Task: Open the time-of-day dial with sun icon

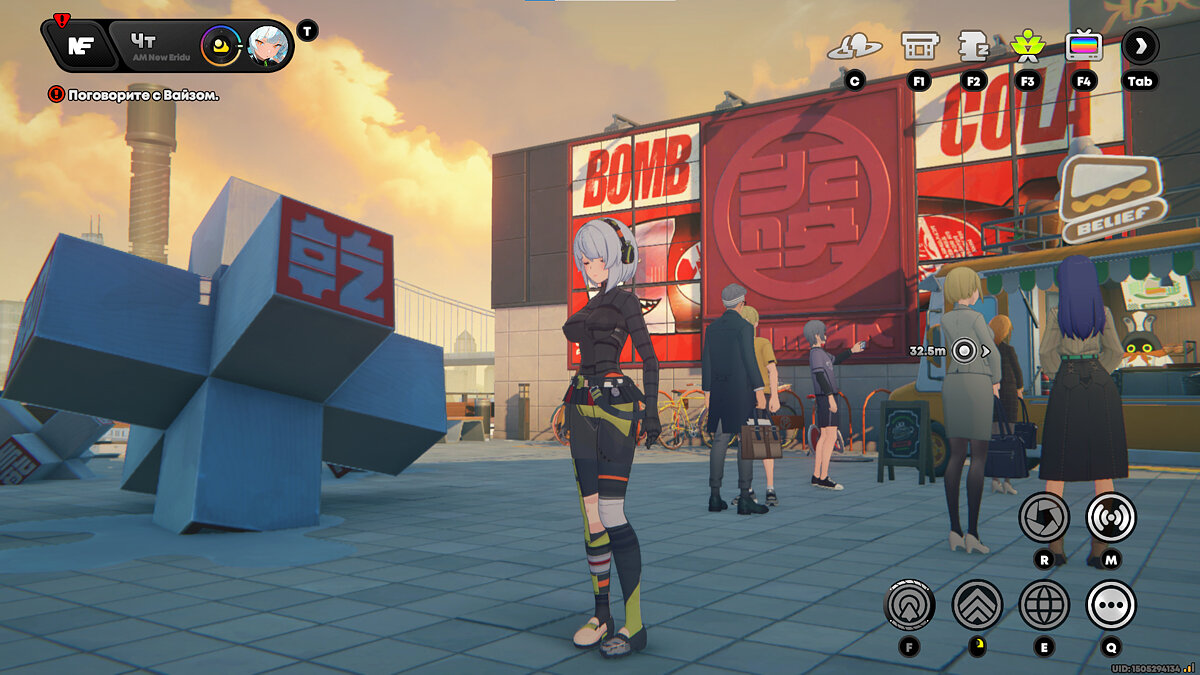Action: 220,45
